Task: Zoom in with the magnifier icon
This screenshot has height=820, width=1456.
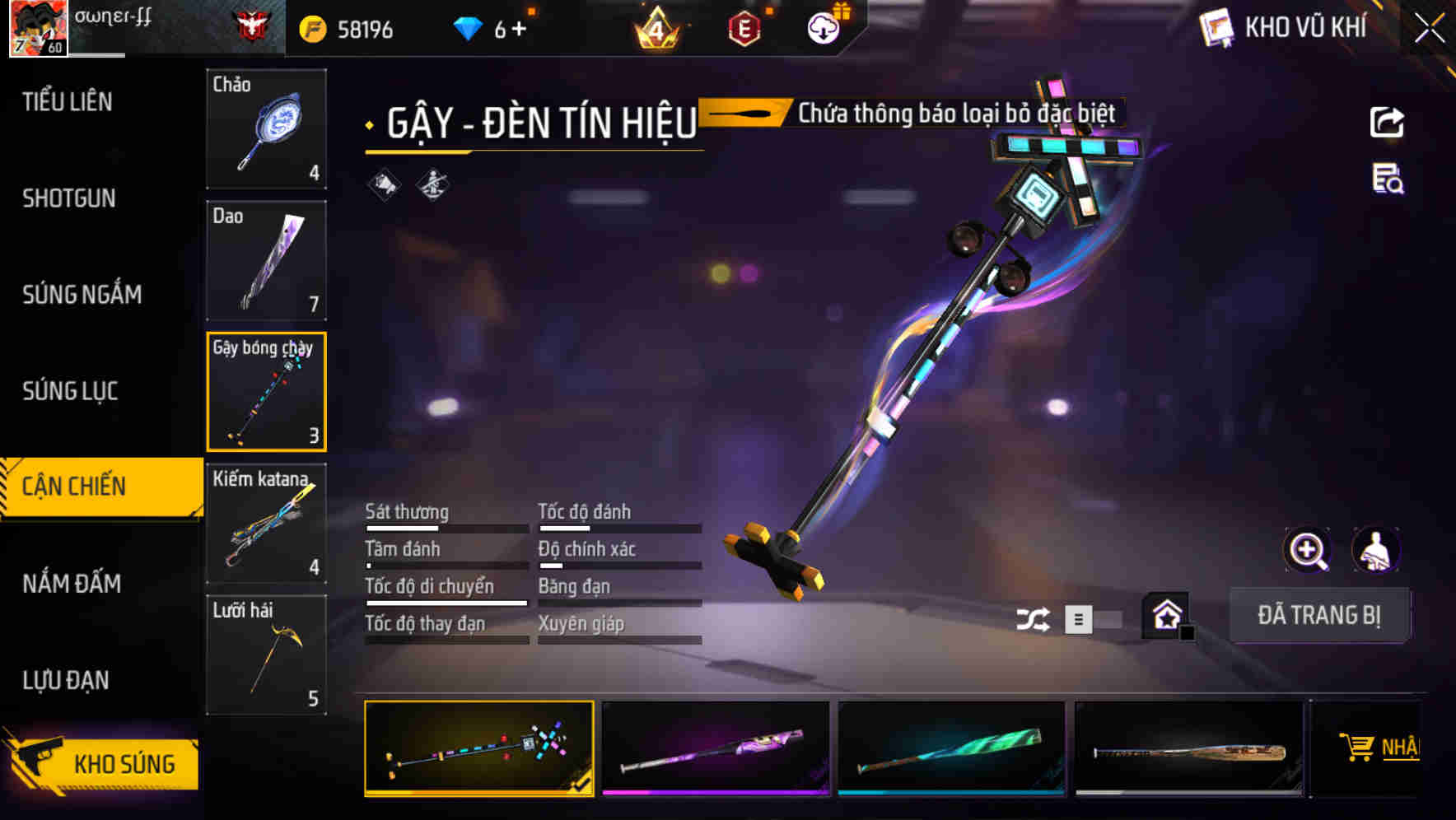Action: [1307, 550]
